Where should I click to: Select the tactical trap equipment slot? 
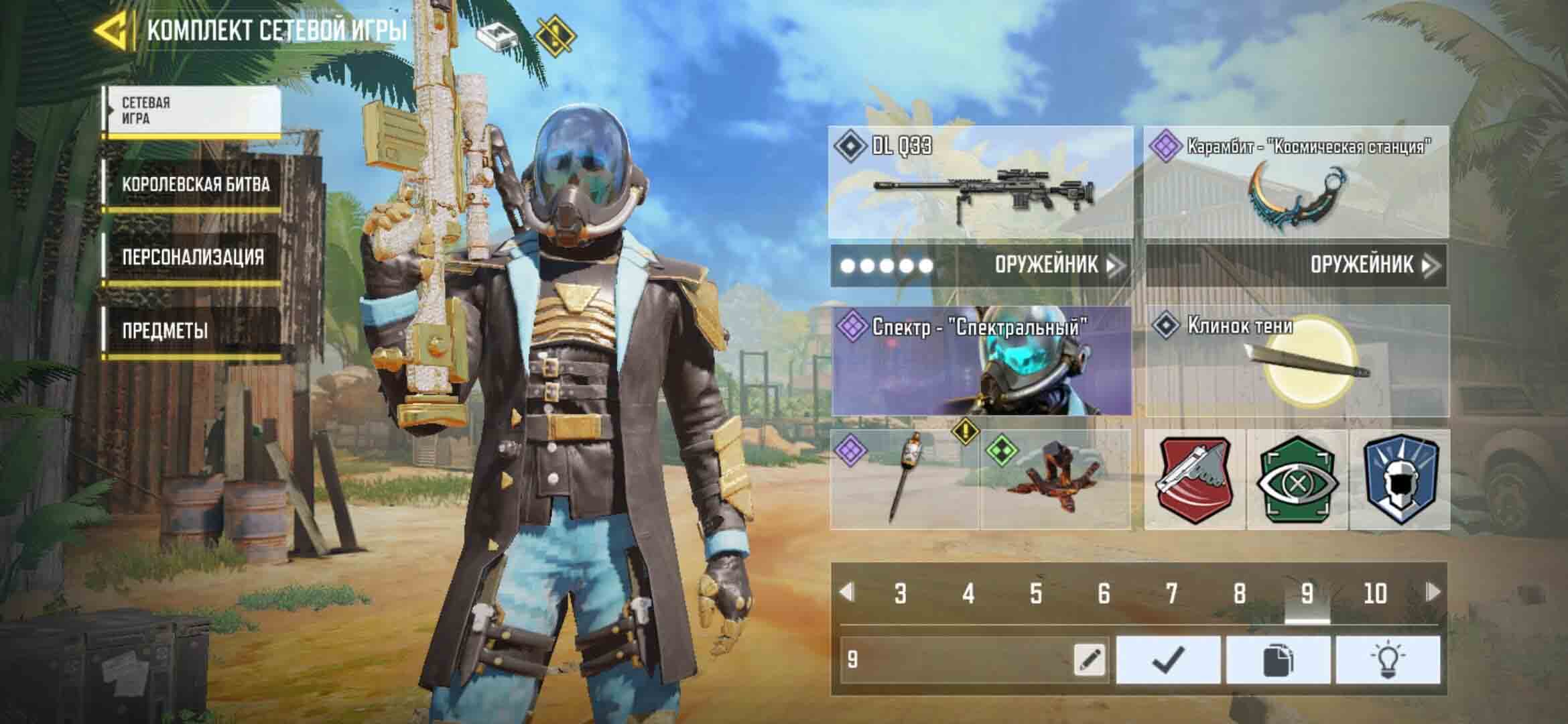pyautogui.click(x=1056, y=480)
